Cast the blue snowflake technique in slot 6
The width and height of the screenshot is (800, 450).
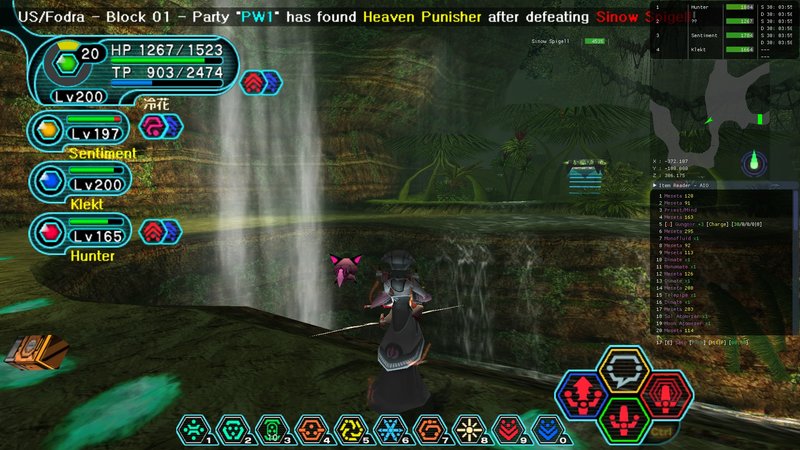[389, 429]
